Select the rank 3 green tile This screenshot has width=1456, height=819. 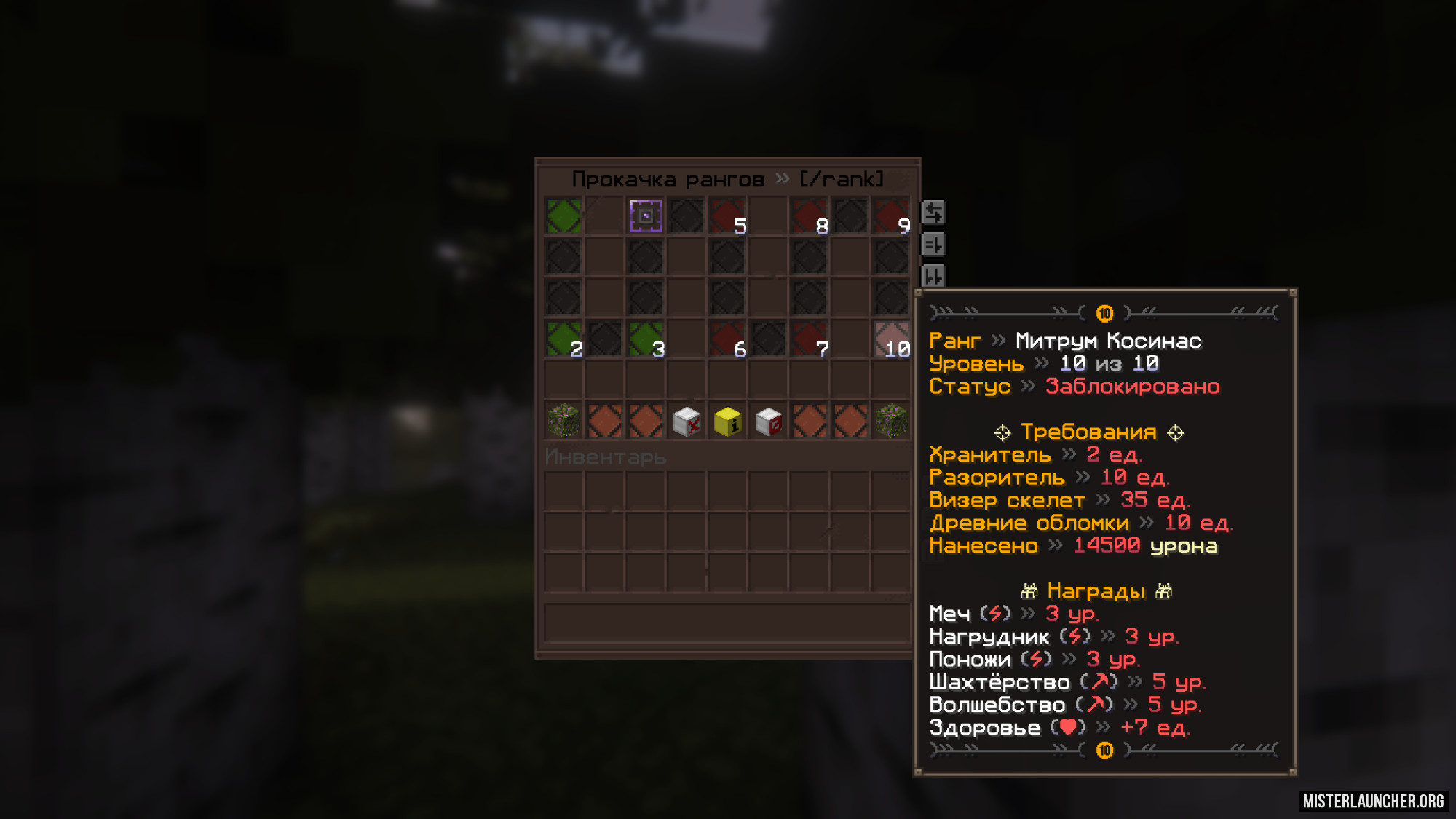(646, 339)
